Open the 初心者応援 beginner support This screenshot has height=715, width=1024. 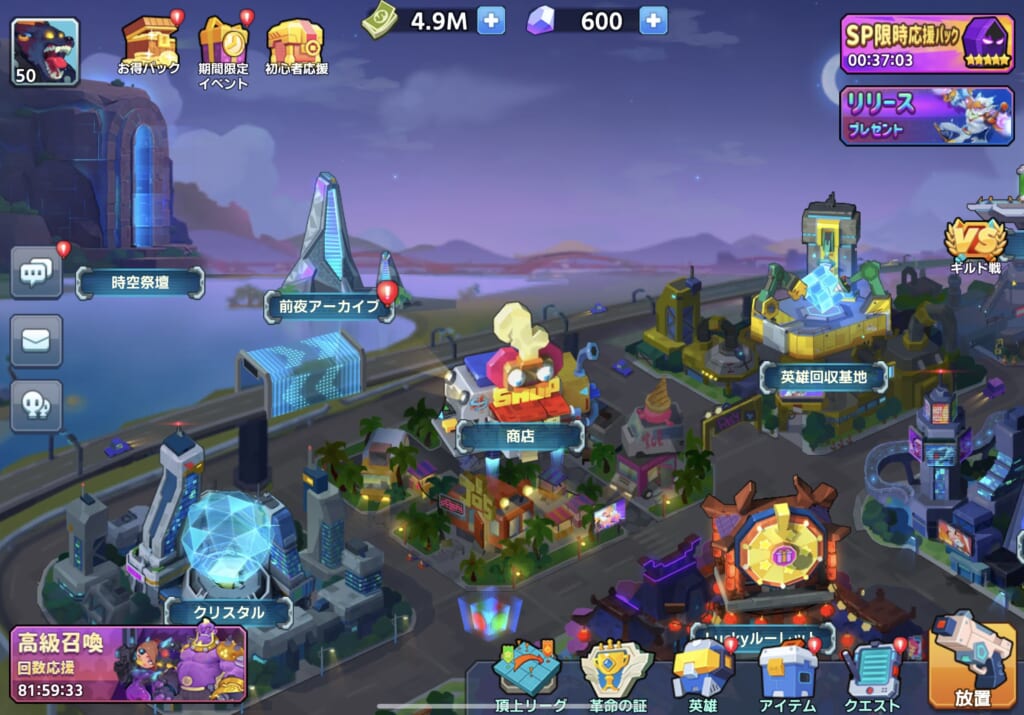[x=296, y=46]
